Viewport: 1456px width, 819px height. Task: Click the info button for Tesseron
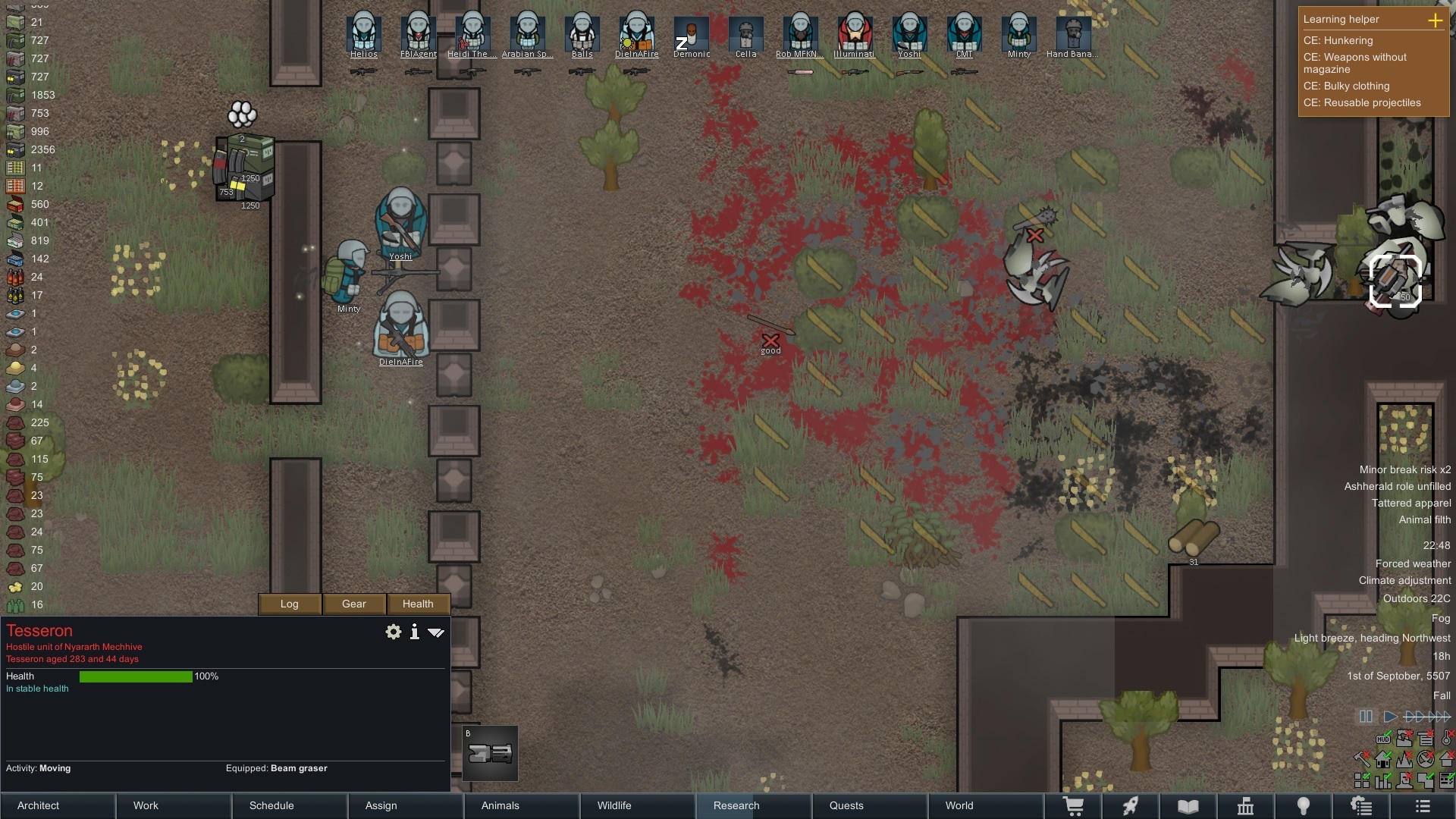click(415, 632)
